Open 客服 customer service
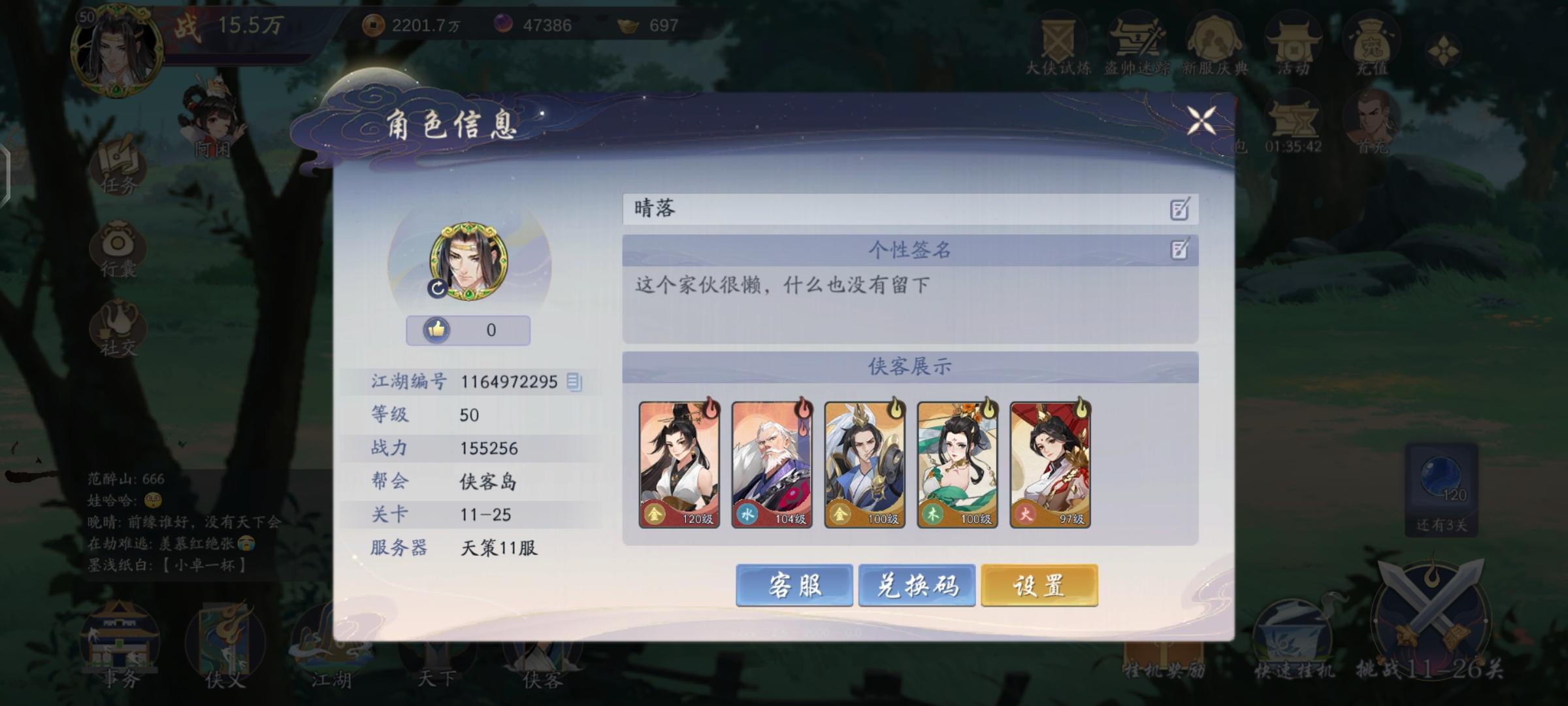 tap(794, 586)
